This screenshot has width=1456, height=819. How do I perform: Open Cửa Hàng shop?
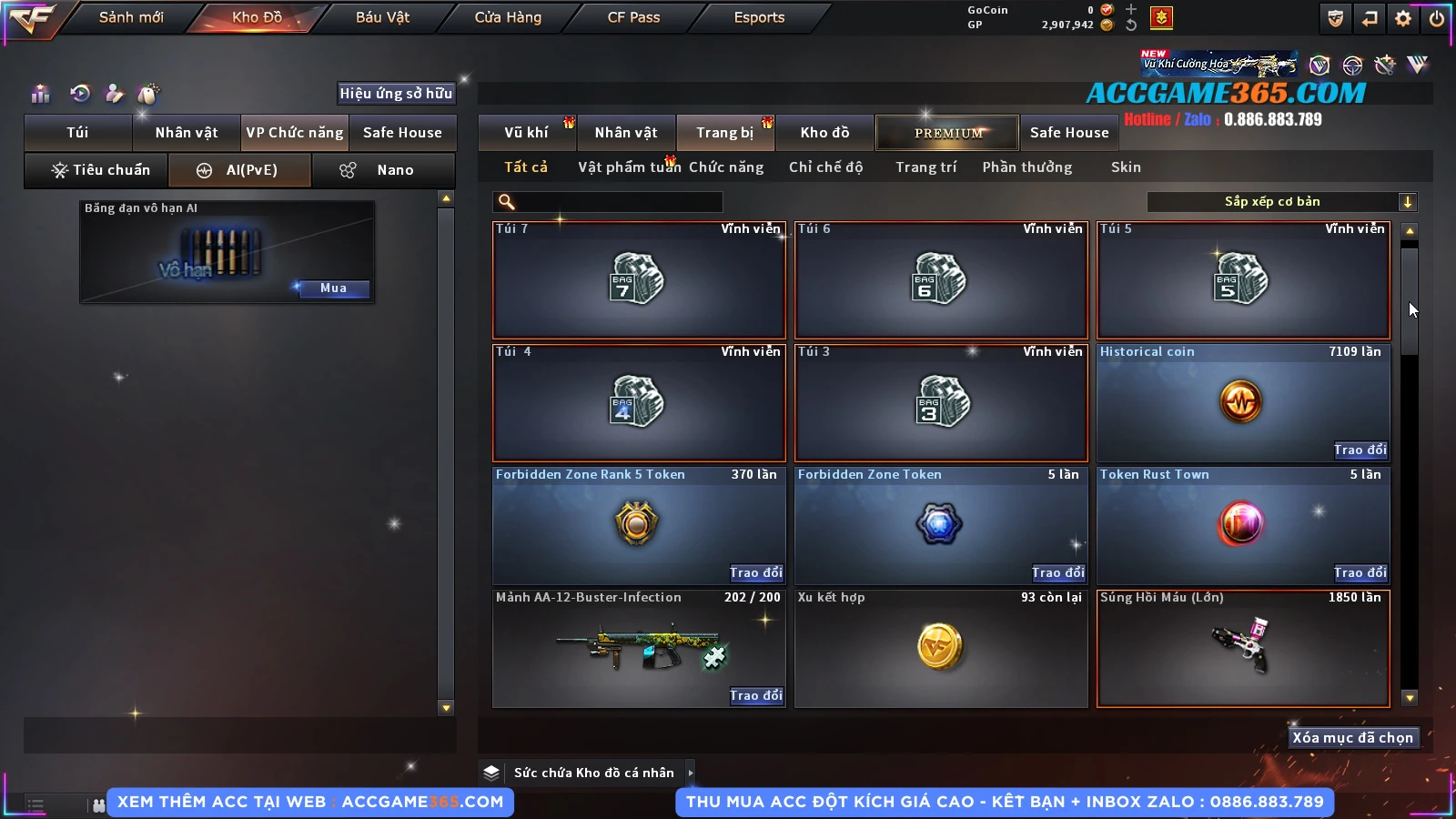(508, 17)
